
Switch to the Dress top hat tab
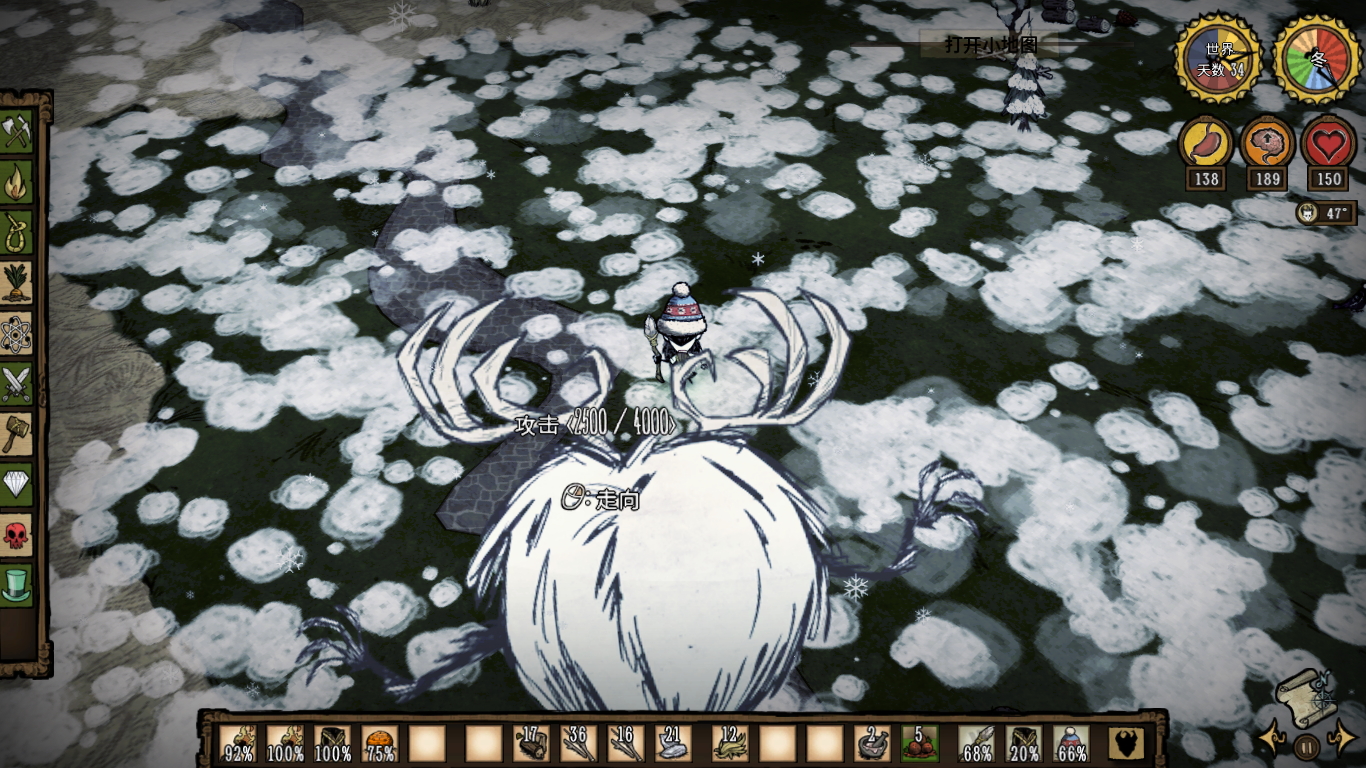point(17,584)
